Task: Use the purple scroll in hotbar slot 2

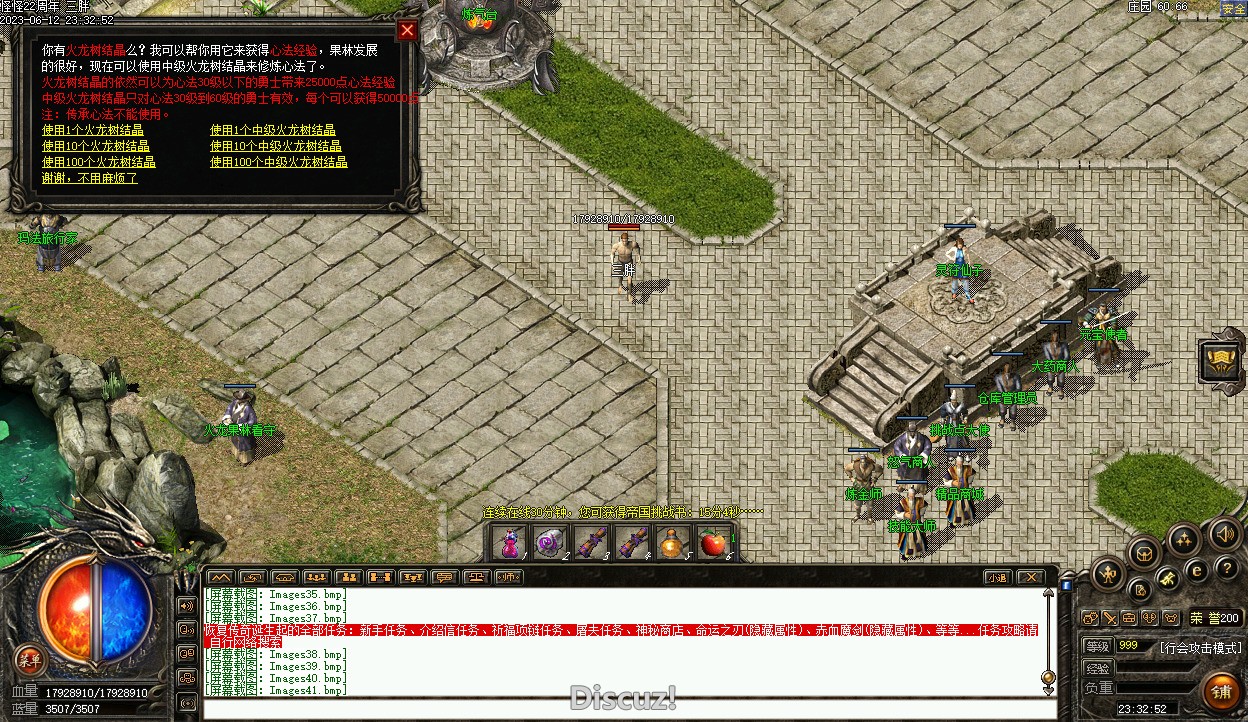Action: tap(549, 543)
